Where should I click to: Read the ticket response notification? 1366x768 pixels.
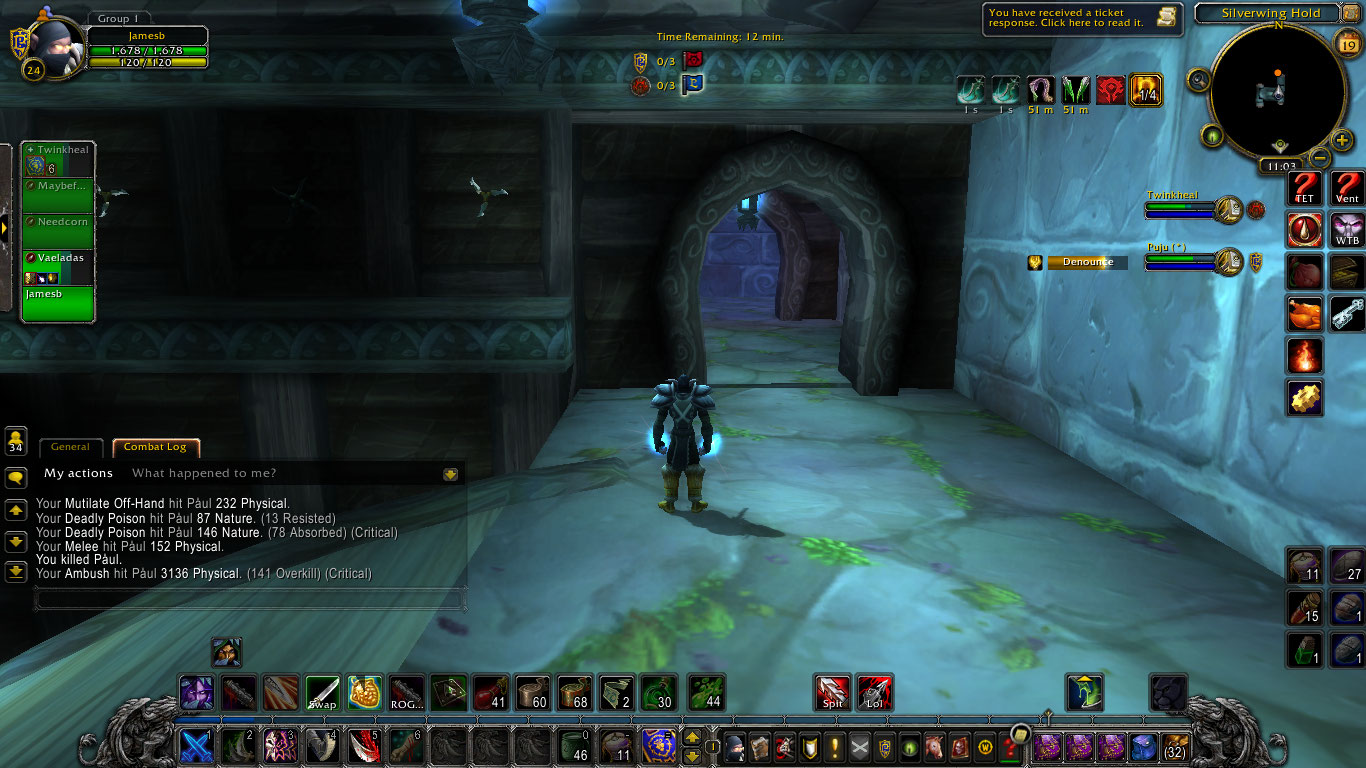pyautogui.click(x=1082, y=18)
